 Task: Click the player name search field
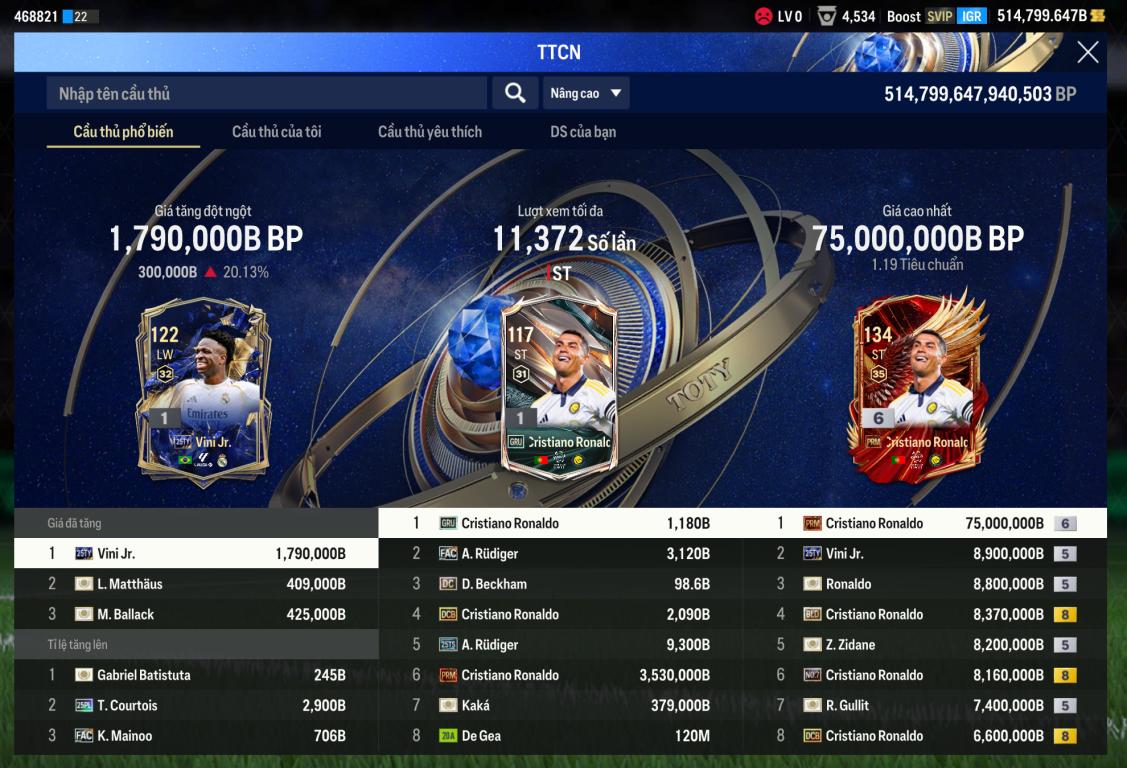(266, 94)
